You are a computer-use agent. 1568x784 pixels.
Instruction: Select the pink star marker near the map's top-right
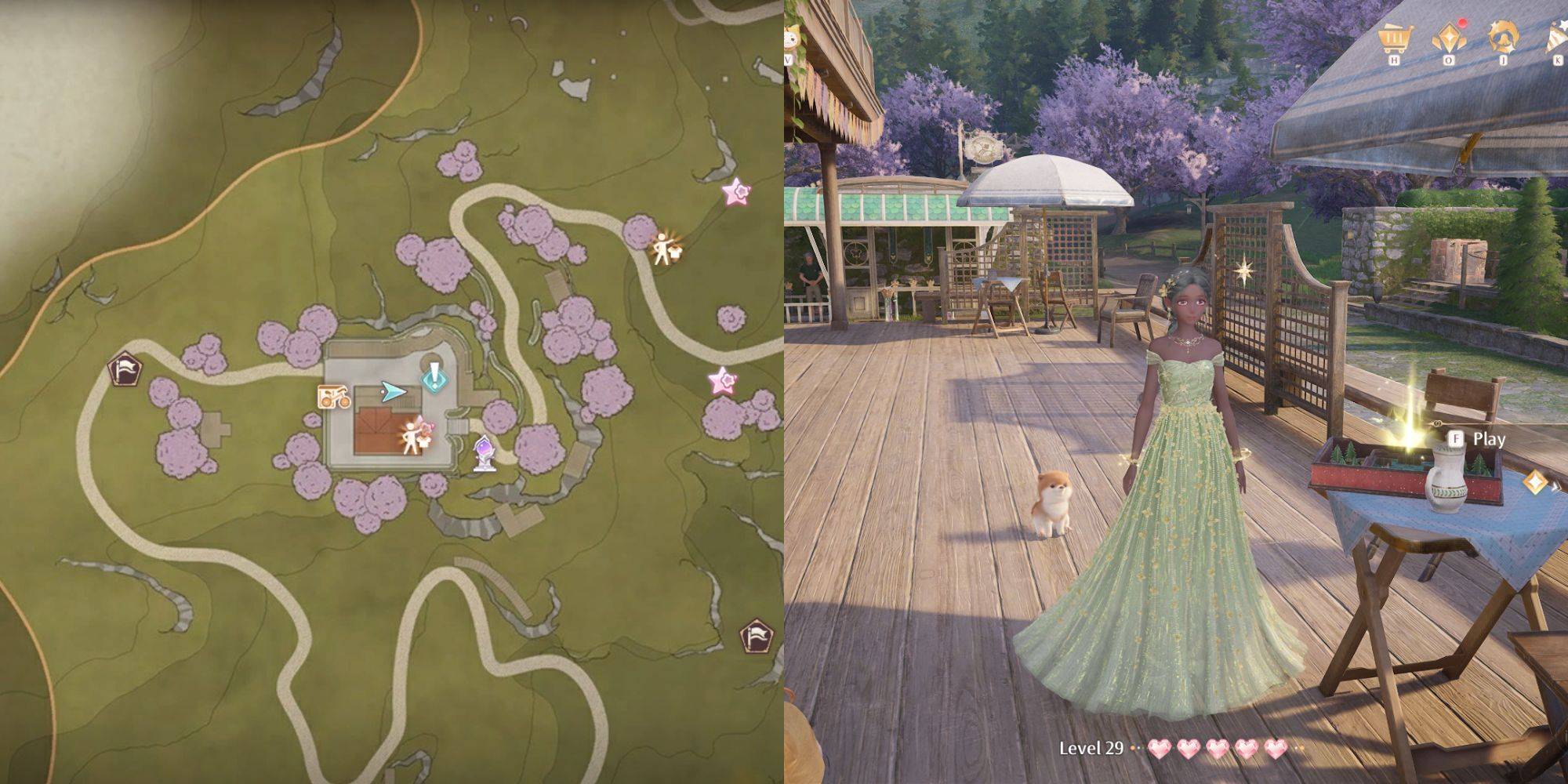click(x=735, y=190)
